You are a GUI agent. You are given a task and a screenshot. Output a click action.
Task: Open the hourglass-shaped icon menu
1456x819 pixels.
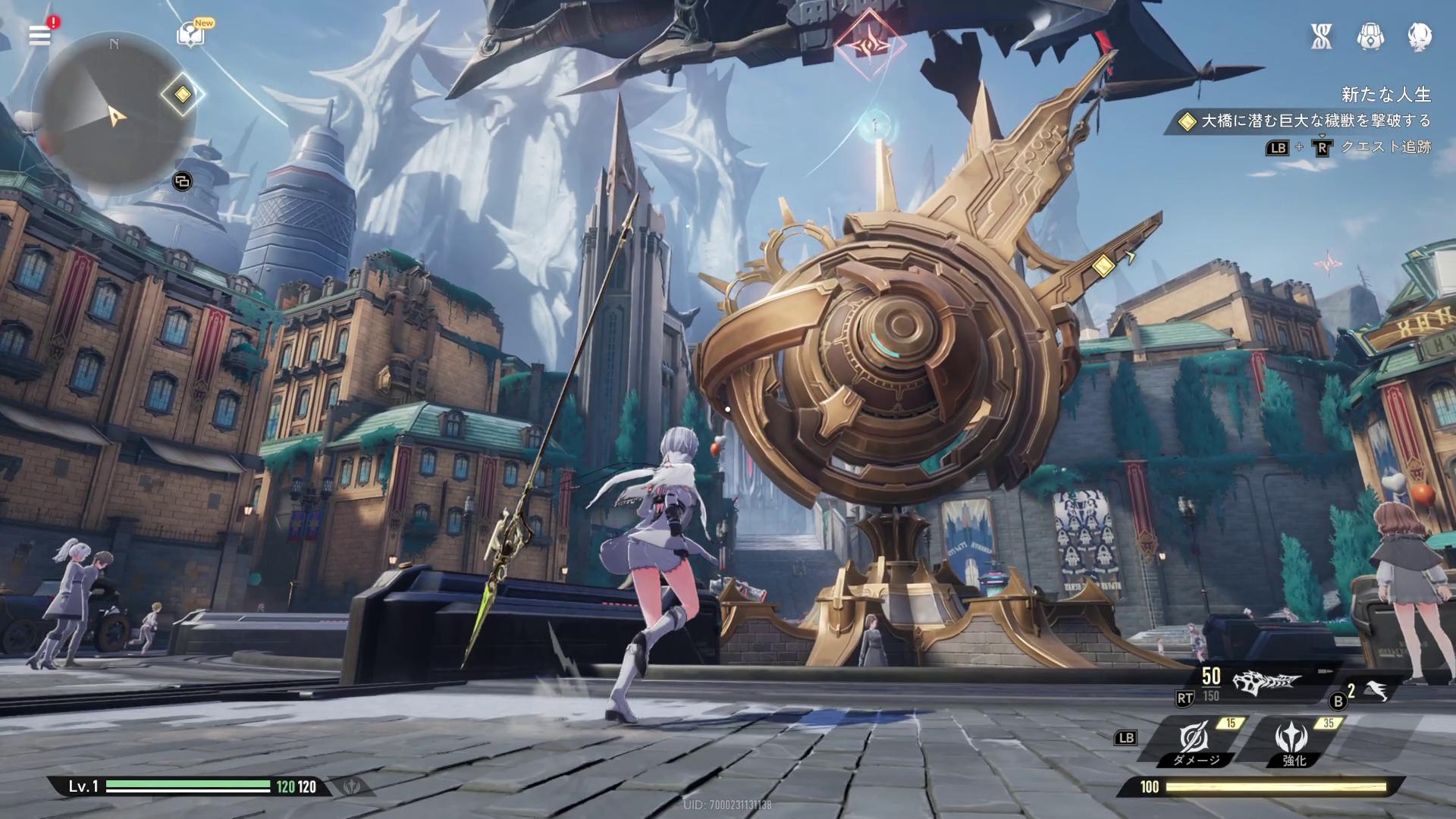(x=1321, y=36)
